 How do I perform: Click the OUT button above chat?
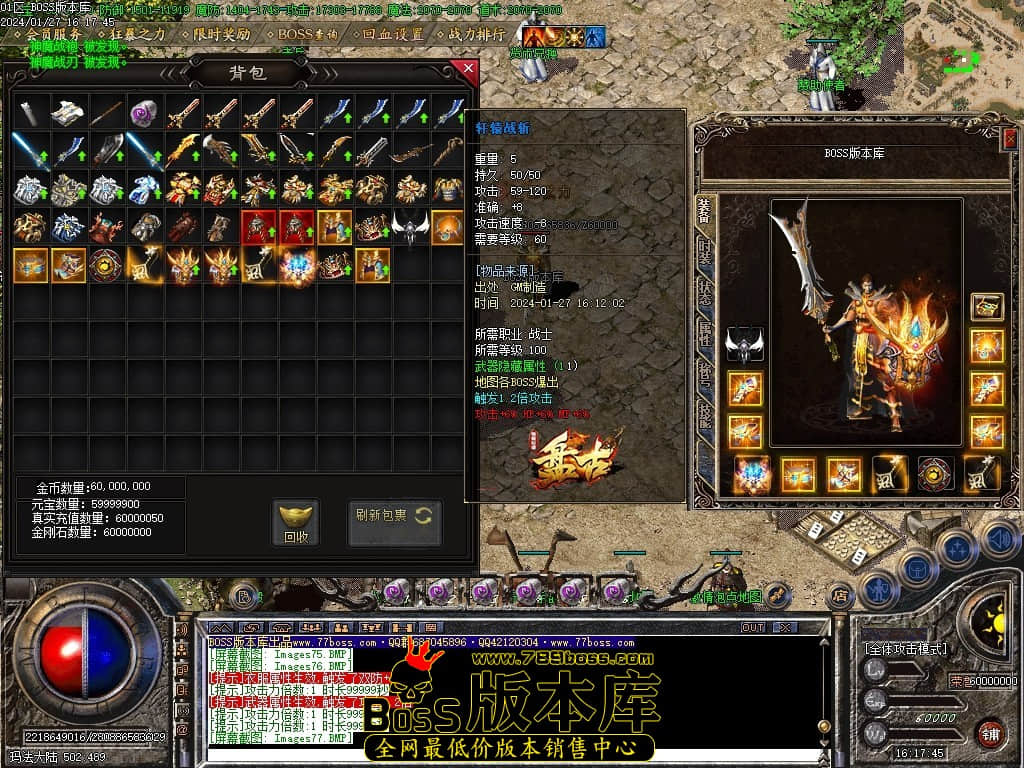click(752, 627)
